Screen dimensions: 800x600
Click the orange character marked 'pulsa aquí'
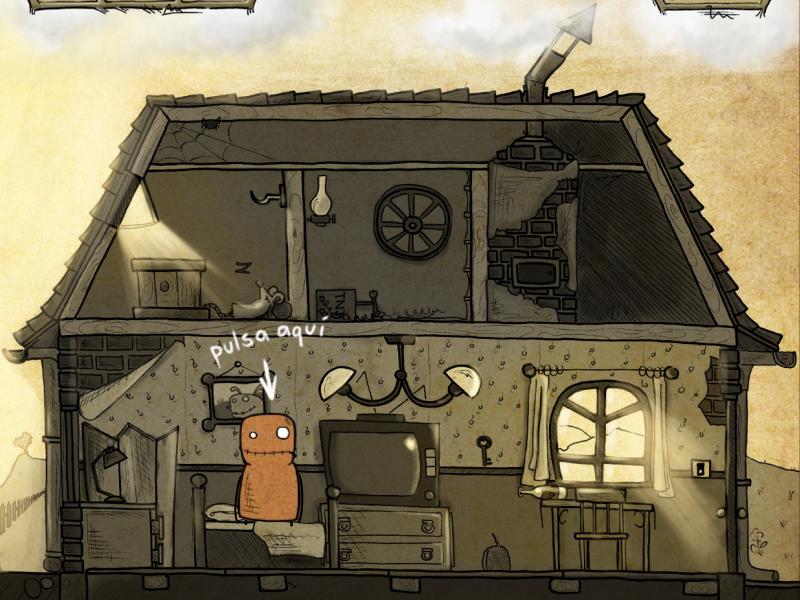[x=269, y=468]
